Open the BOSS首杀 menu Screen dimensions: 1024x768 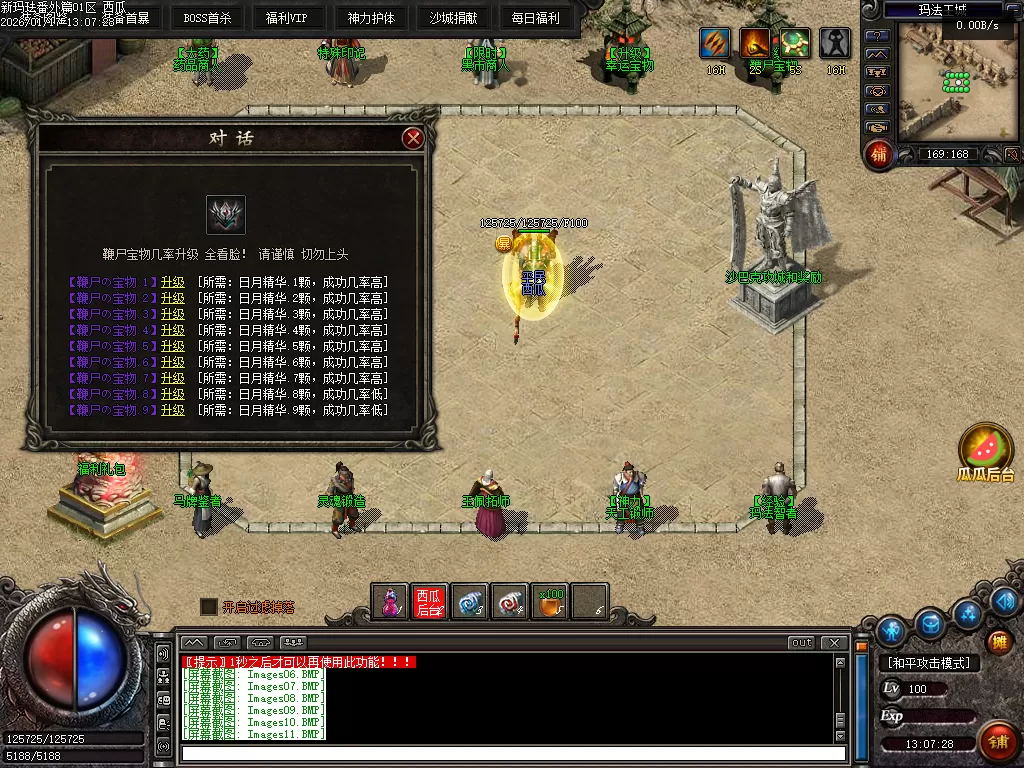pos(207,18)
